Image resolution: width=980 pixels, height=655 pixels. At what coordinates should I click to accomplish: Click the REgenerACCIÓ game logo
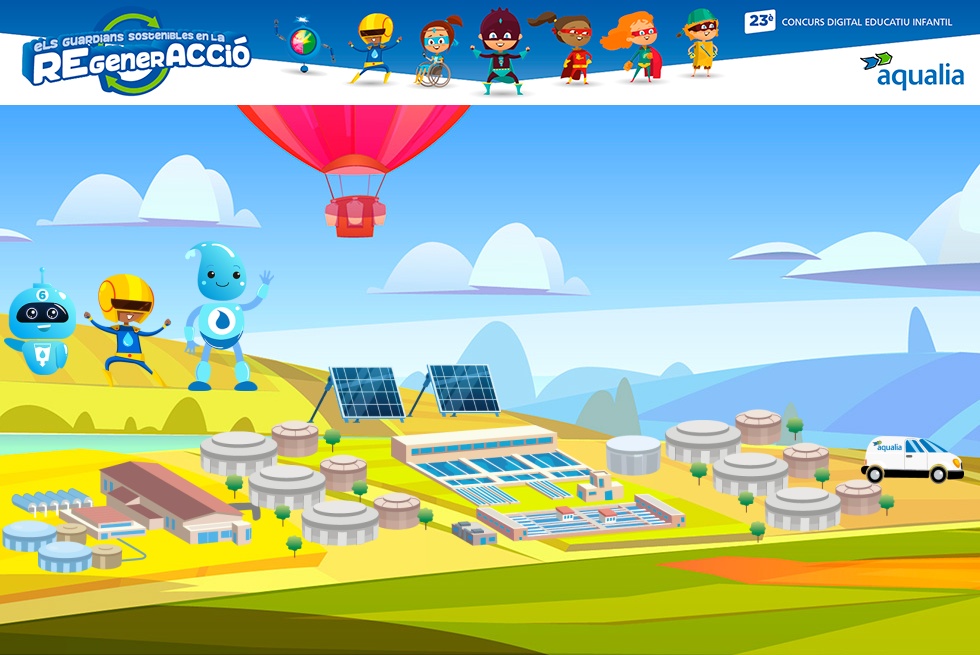pos(137,56)
